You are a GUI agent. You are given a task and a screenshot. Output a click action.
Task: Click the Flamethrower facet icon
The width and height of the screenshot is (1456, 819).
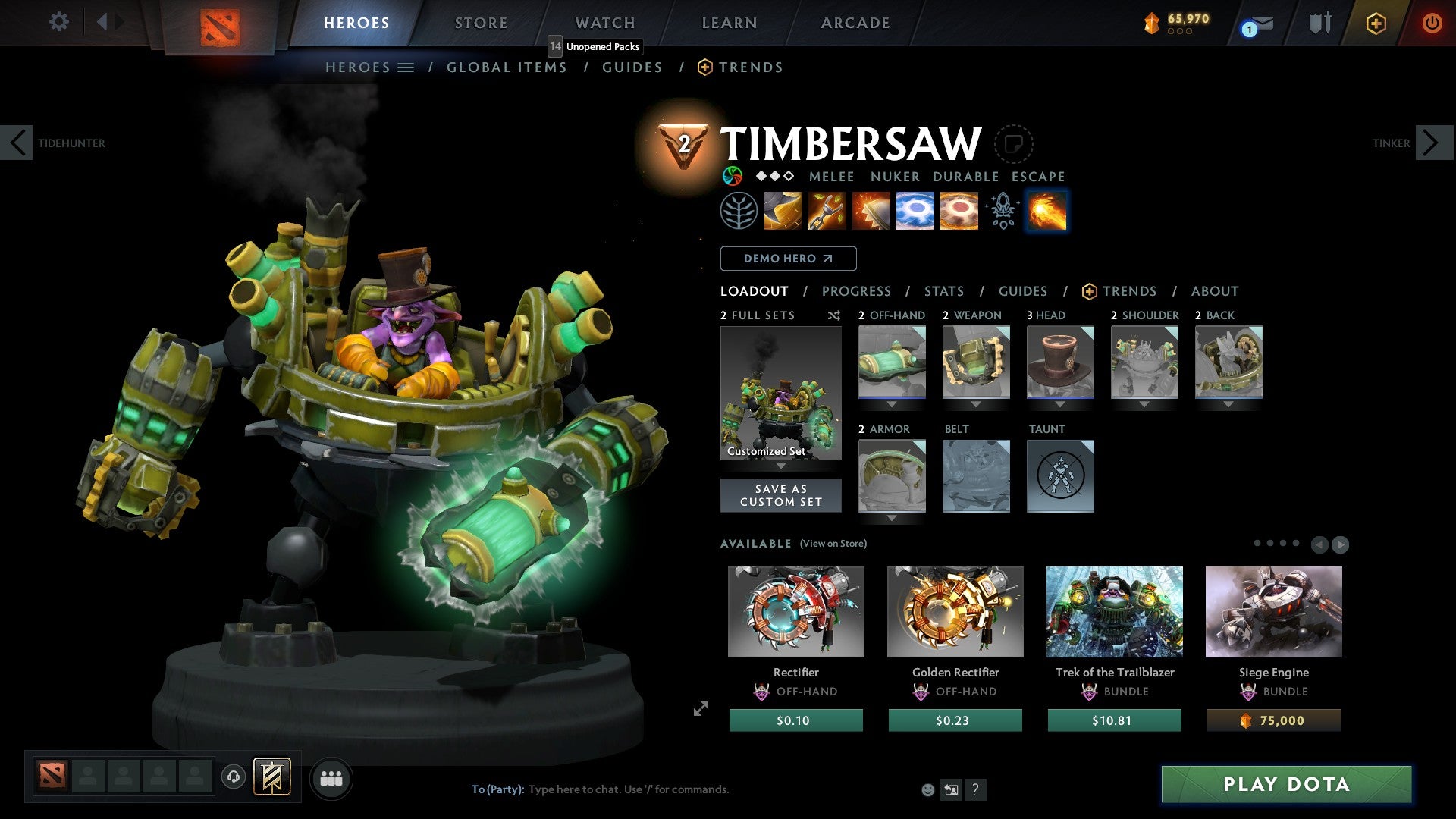coord(1046,211)
